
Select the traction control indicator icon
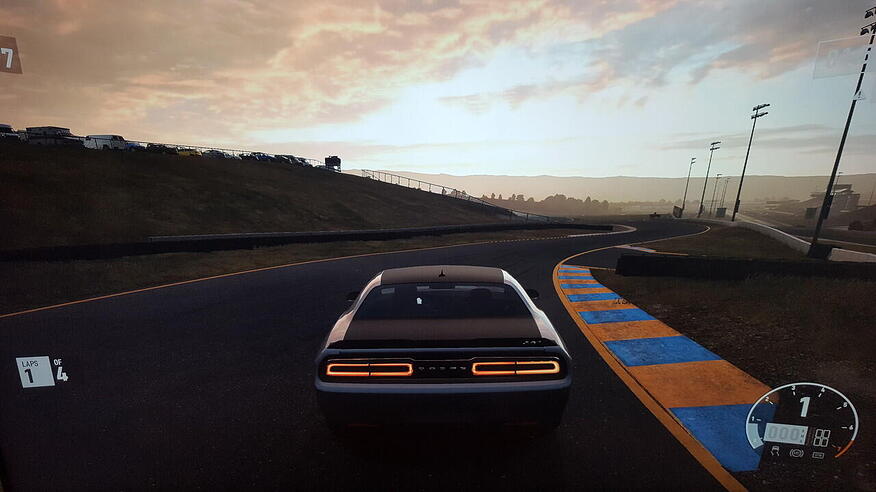775,450
